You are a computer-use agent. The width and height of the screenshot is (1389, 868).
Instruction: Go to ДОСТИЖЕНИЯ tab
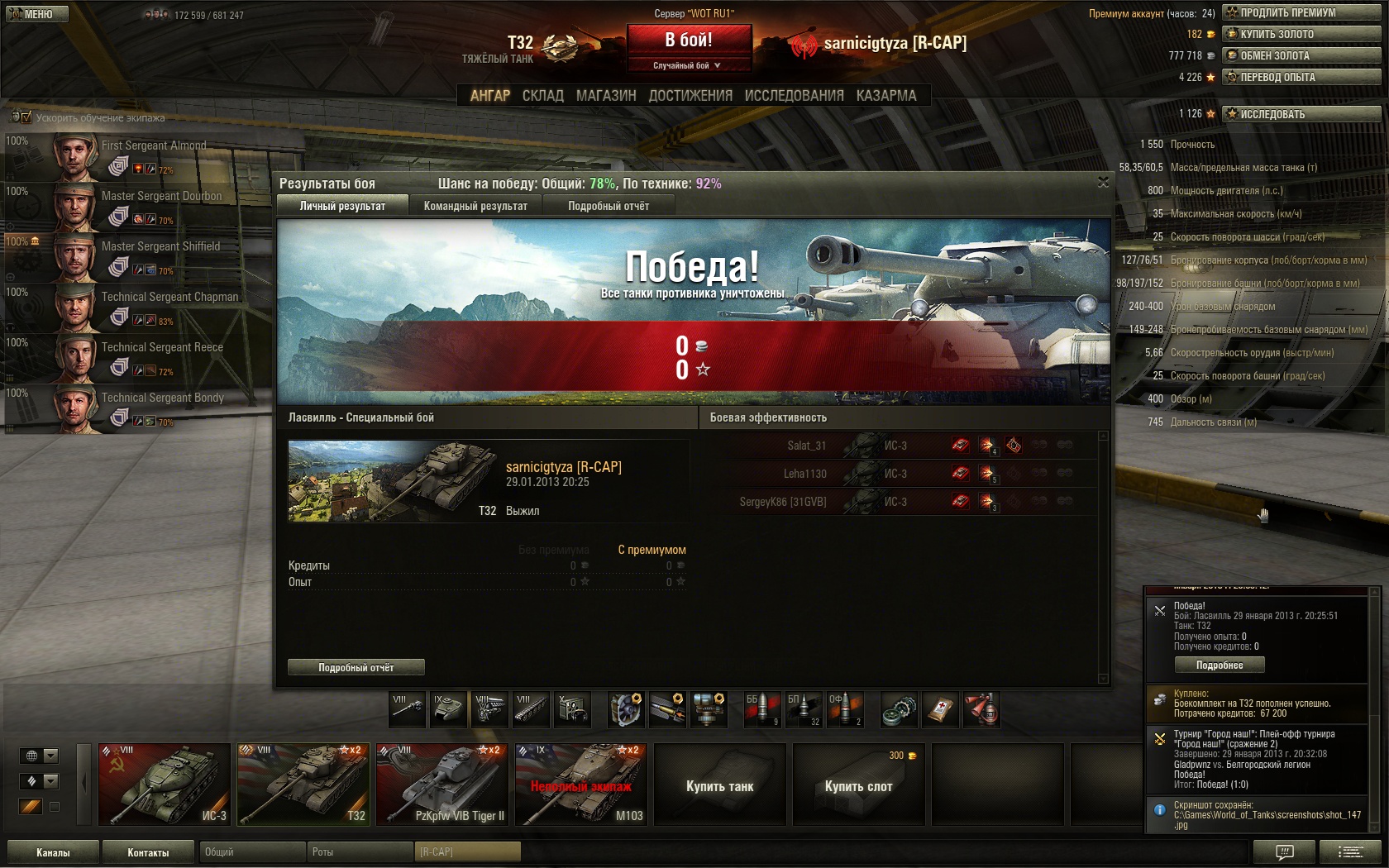click(690, 96)
